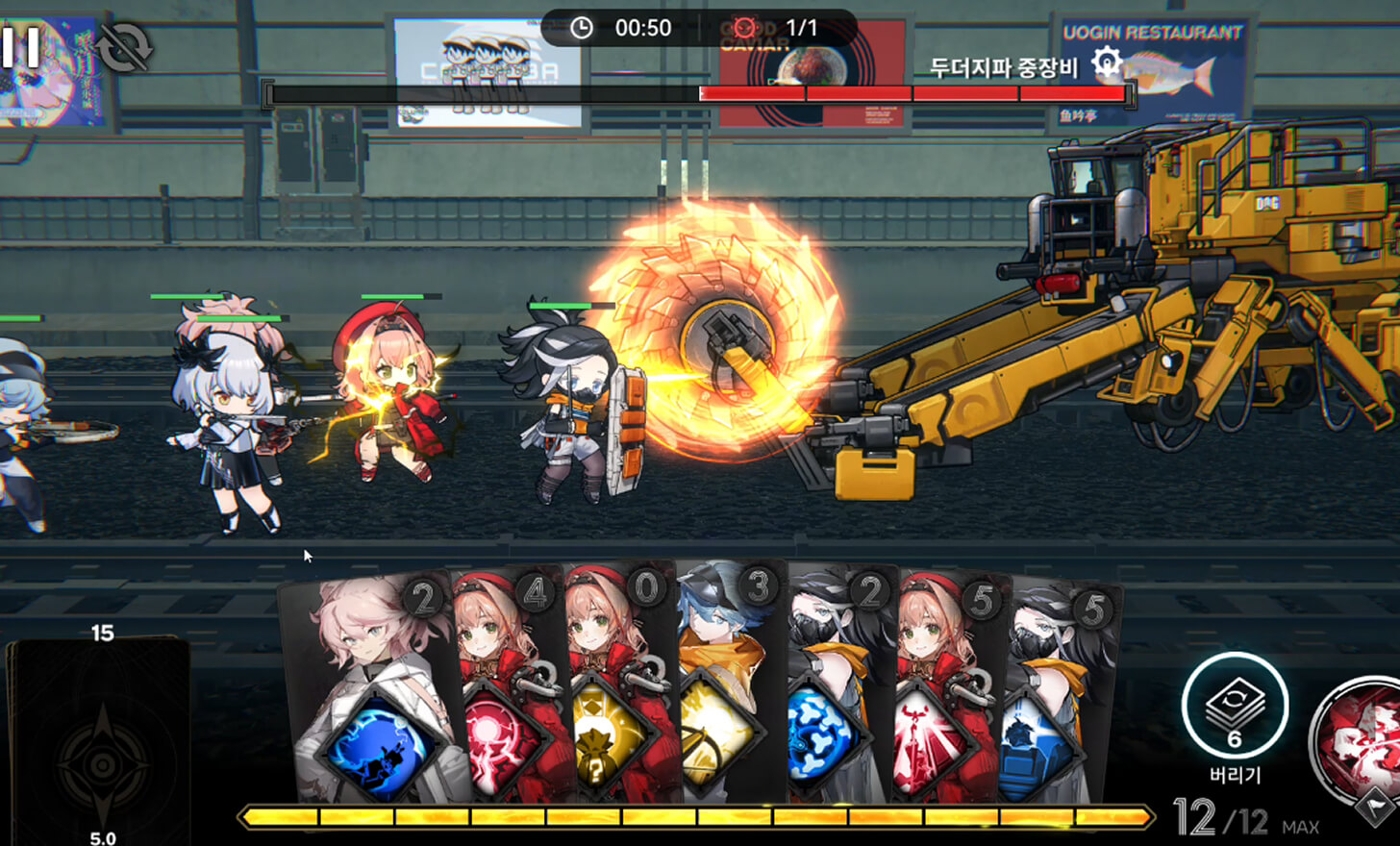Screen dimensions: 1400x846
Task: Pause the battle
Action: tap(20, 46)
